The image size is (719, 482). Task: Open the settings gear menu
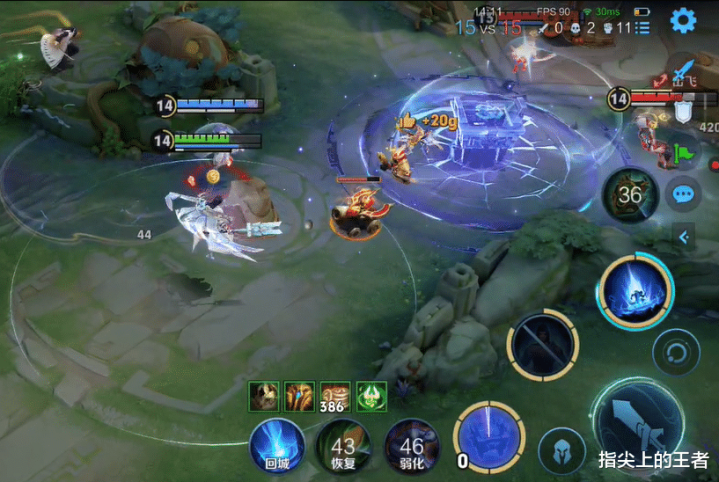point(684,20)
